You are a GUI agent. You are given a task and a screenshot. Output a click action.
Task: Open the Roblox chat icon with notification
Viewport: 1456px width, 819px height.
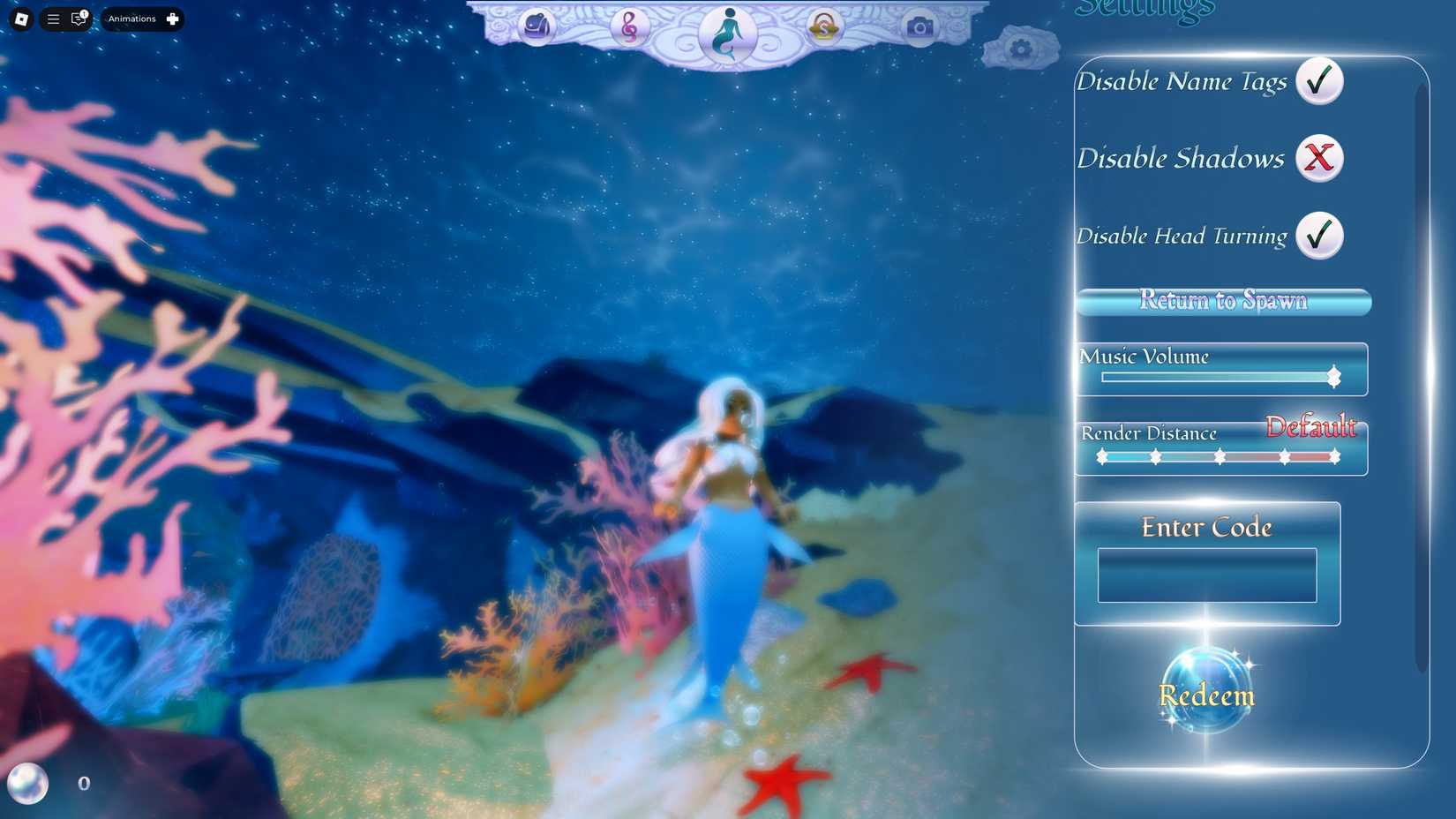[79, 19]
